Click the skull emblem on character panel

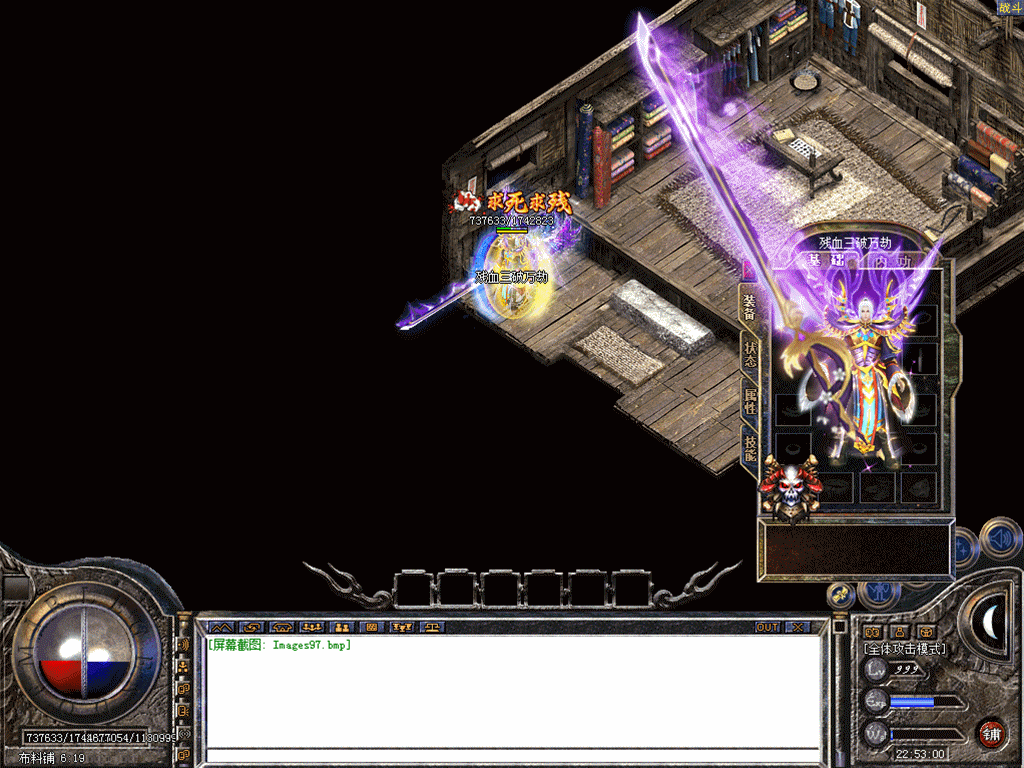pos(791,489)
